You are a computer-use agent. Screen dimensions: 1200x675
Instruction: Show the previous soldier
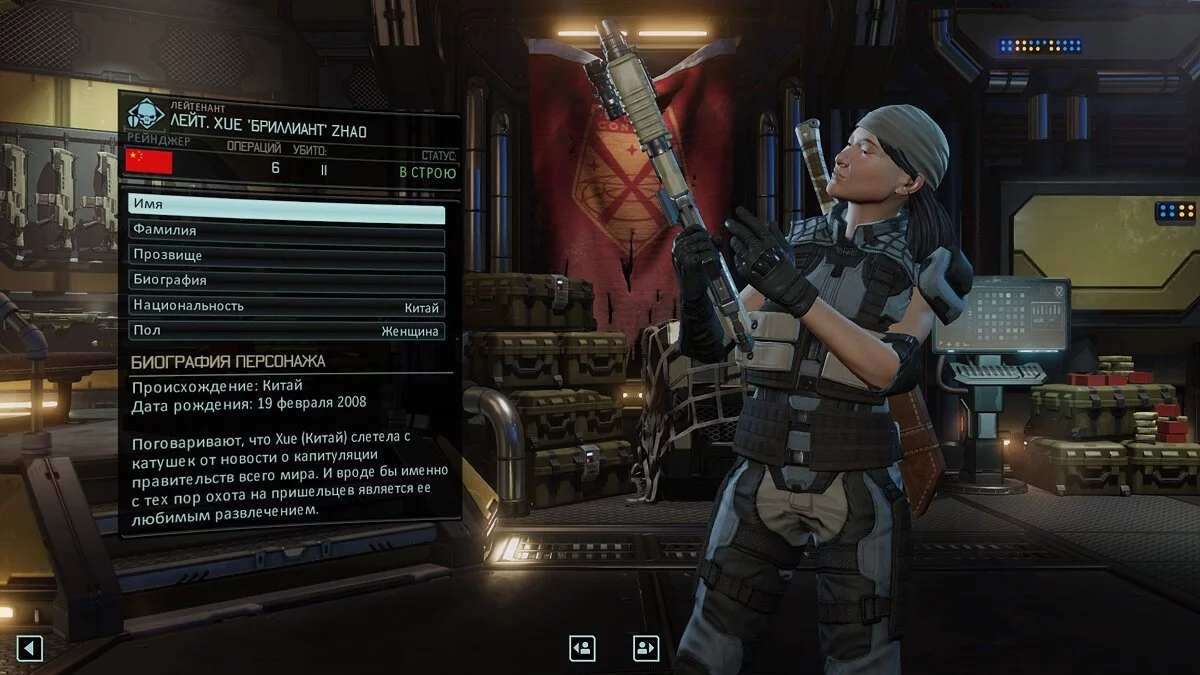coord(582,648)
